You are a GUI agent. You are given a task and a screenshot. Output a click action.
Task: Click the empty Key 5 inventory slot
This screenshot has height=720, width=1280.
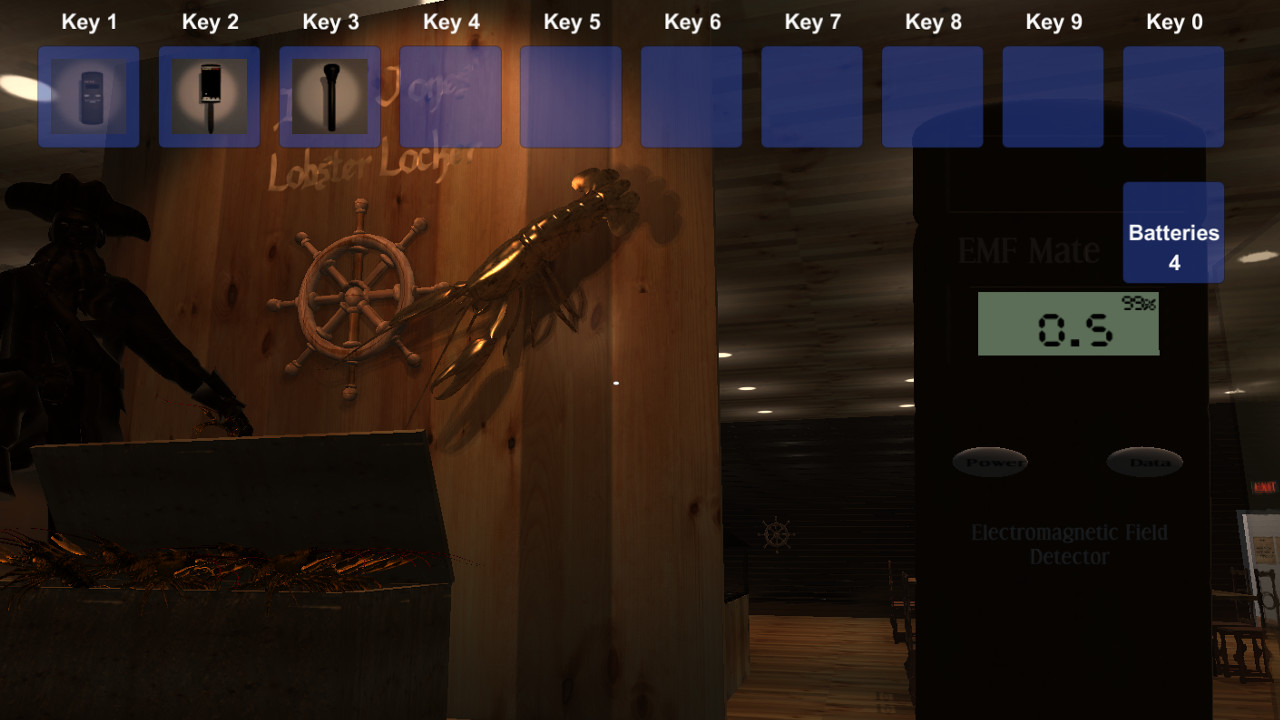click(x=571, y=95)
